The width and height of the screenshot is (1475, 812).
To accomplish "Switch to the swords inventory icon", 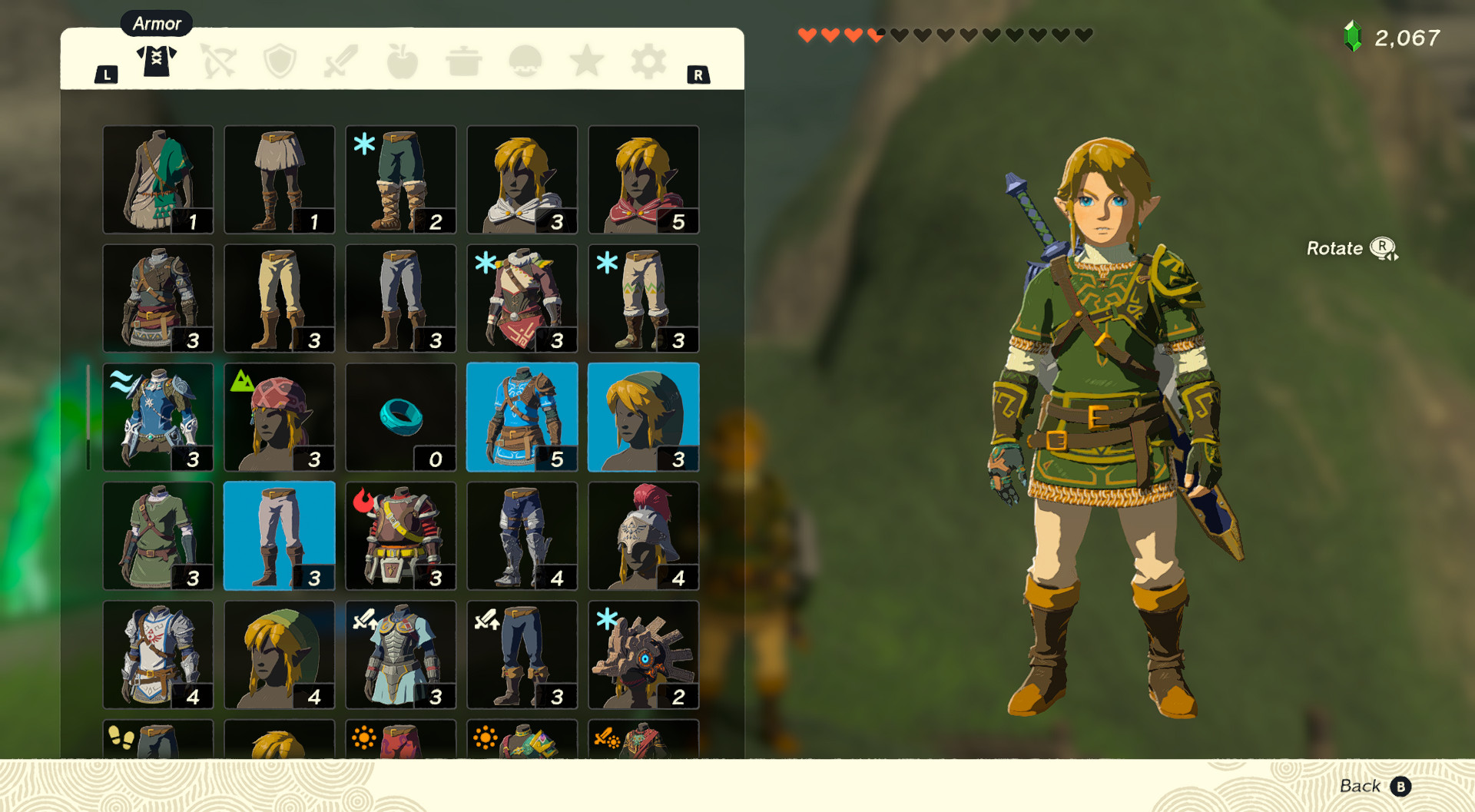I will click(340, 63).
